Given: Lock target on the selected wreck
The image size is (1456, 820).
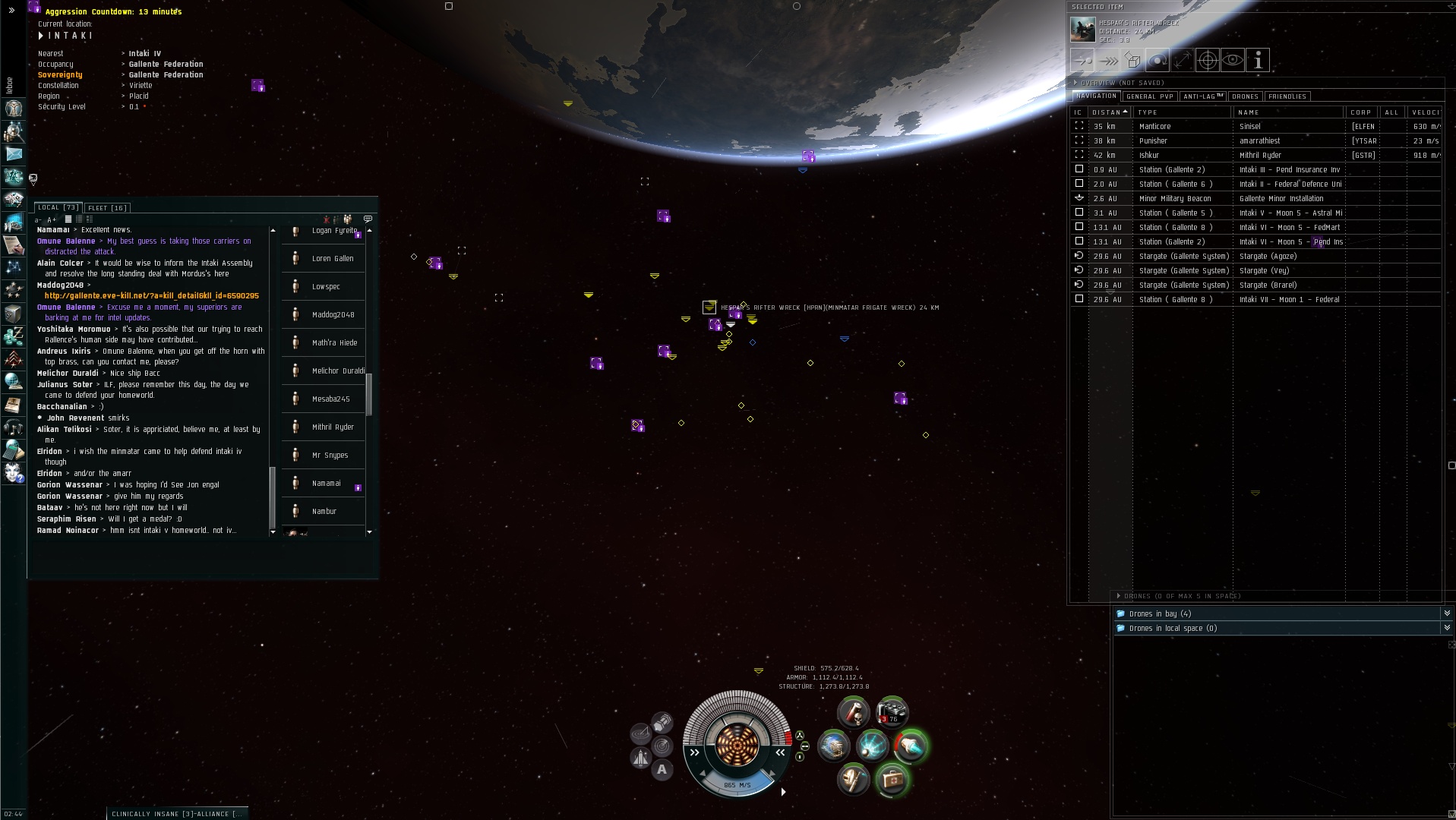Looking at the screenshot, I should pyautogui.click(x=1207, y=61).
